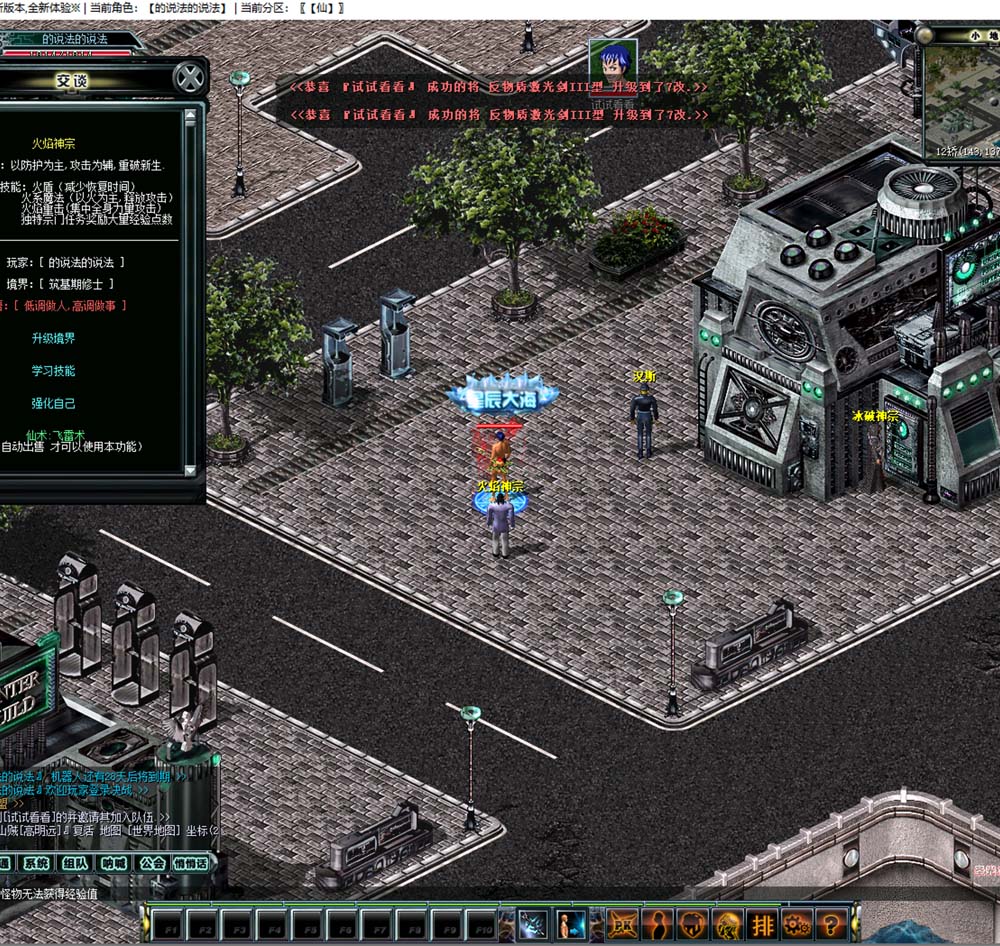Toggle the PK mode icon
The image size is (1000, 946).
624,924
